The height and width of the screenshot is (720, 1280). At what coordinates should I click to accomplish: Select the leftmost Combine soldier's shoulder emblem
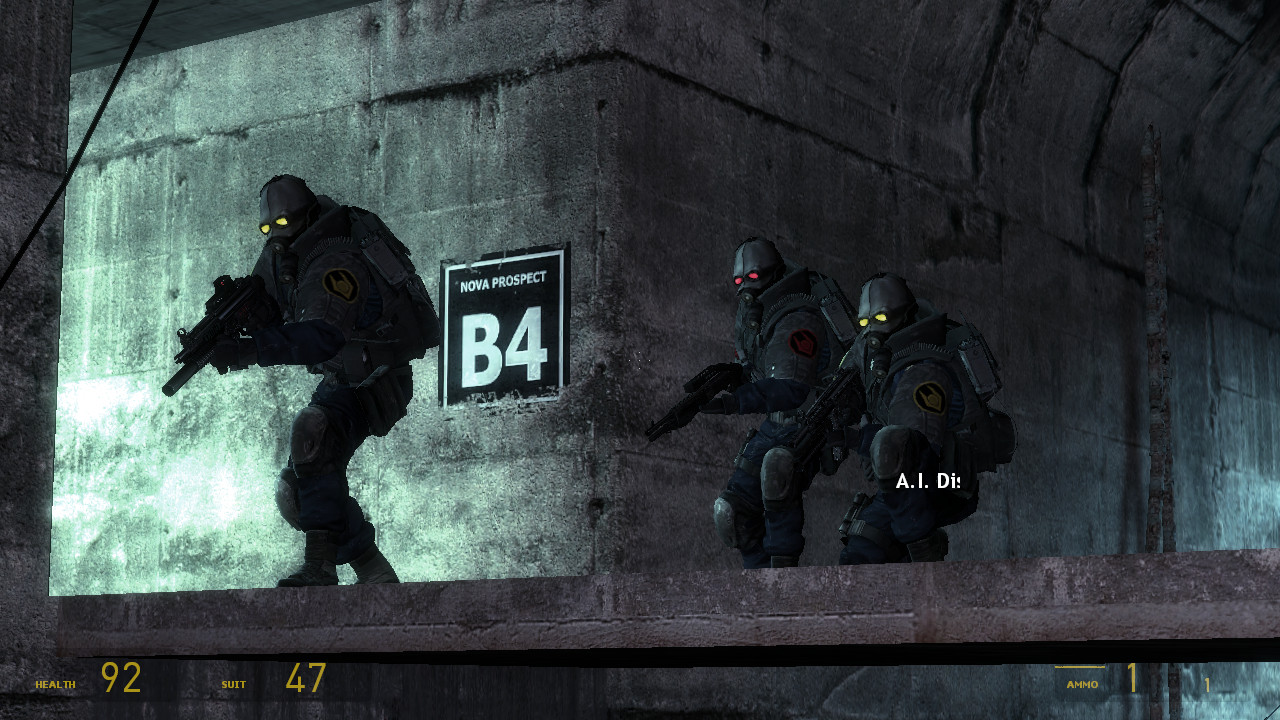[x=341, y=284]
